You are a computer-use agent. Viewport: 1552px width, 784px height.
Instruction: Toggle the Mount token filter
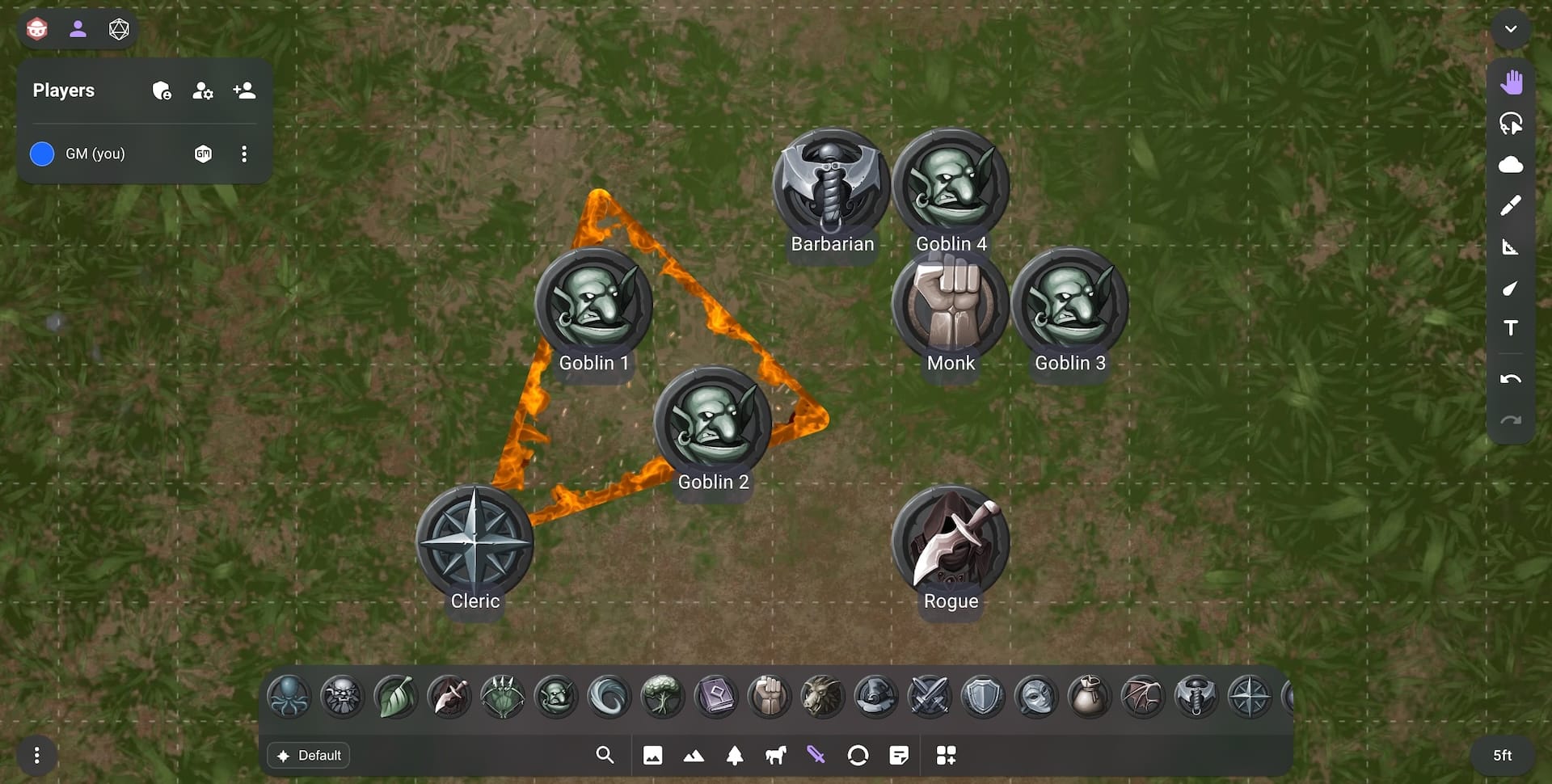(x=775, y=755)
